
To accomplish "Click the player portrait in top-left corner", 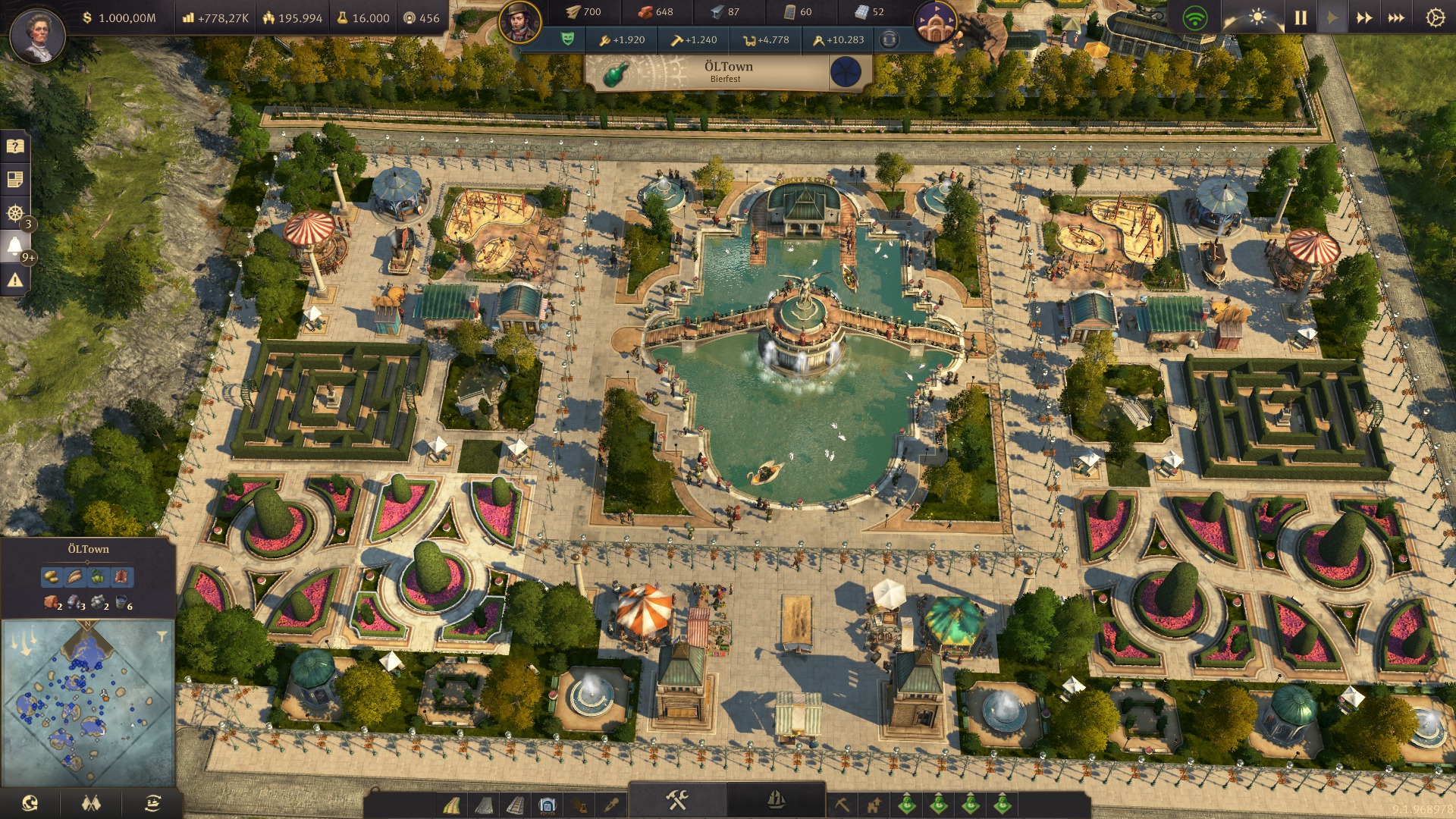I will pos(36,34).
